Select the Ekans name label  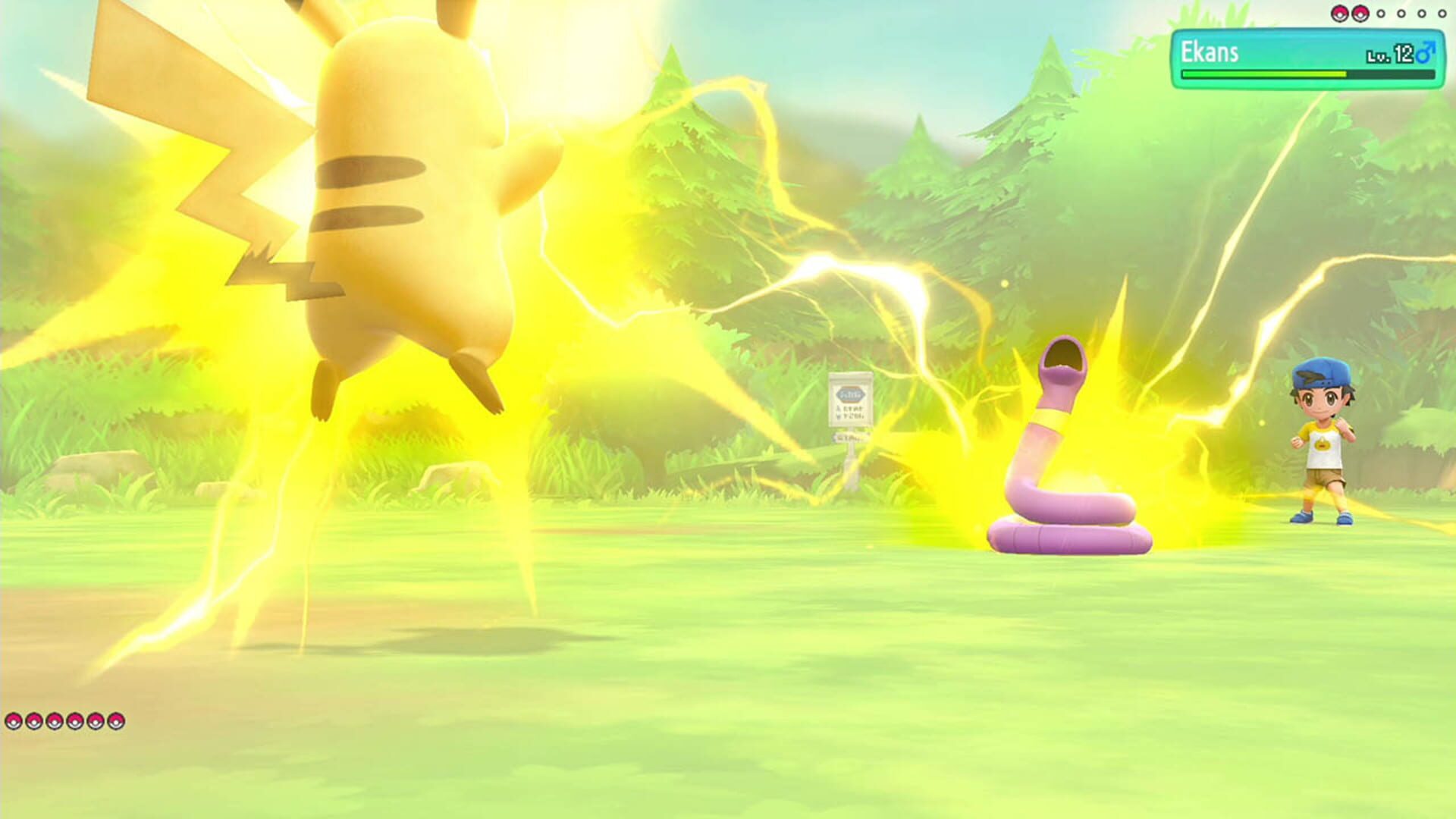[x=1210, y=52]
